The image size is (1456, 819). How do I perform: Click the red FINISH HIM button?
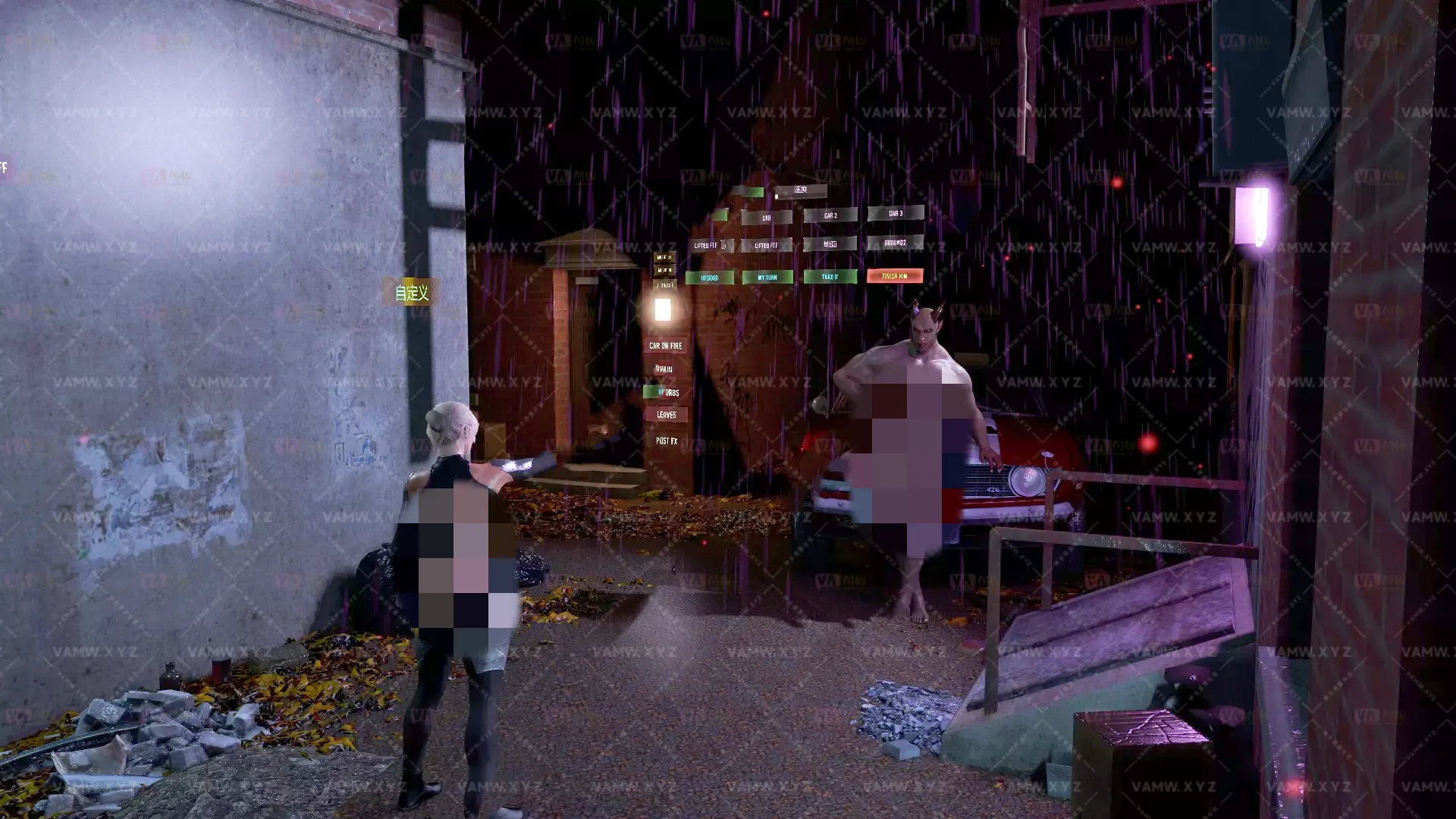(x=895, y=276)
